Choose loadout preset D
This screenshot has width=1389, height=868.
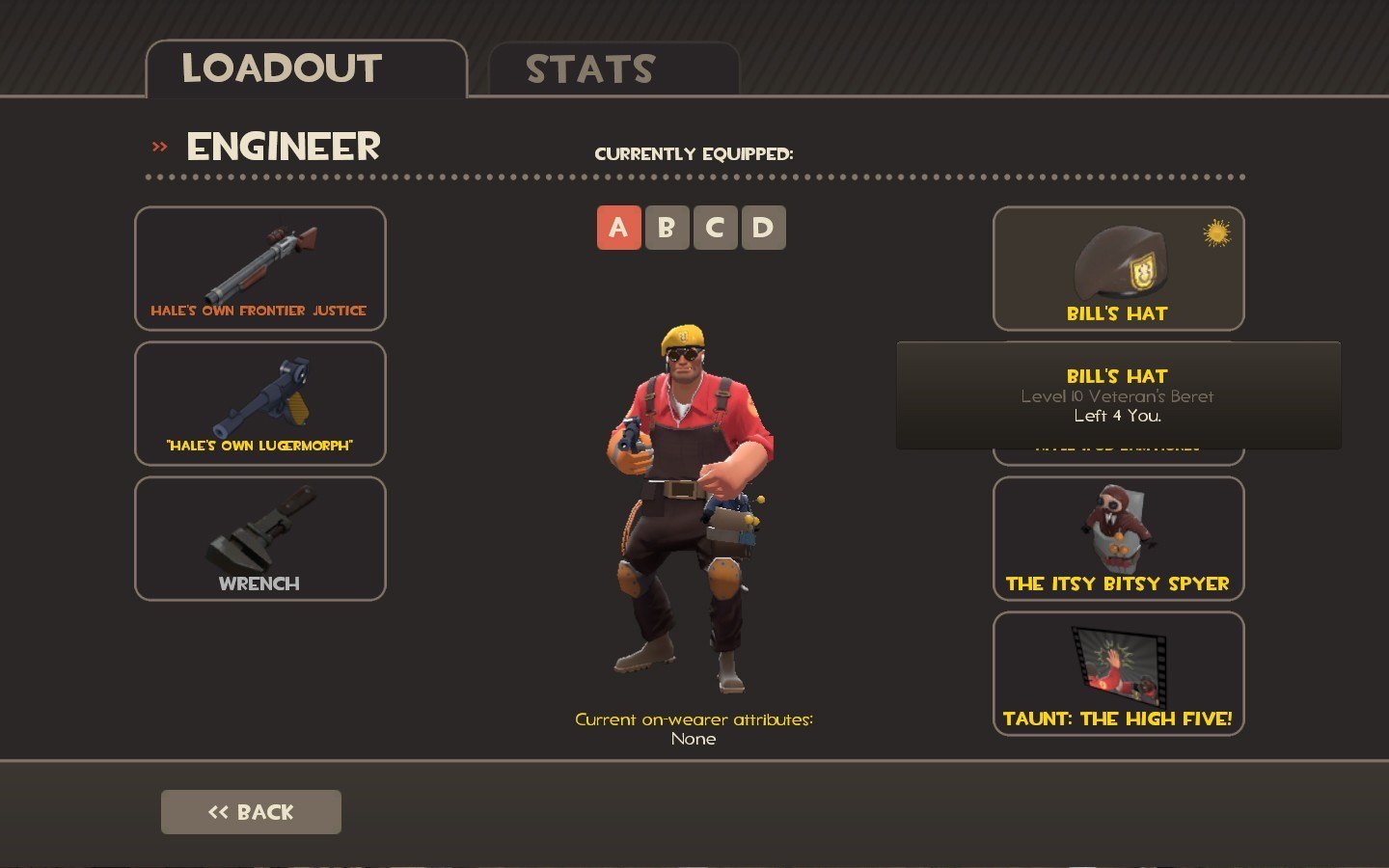(x=763, y=228)
